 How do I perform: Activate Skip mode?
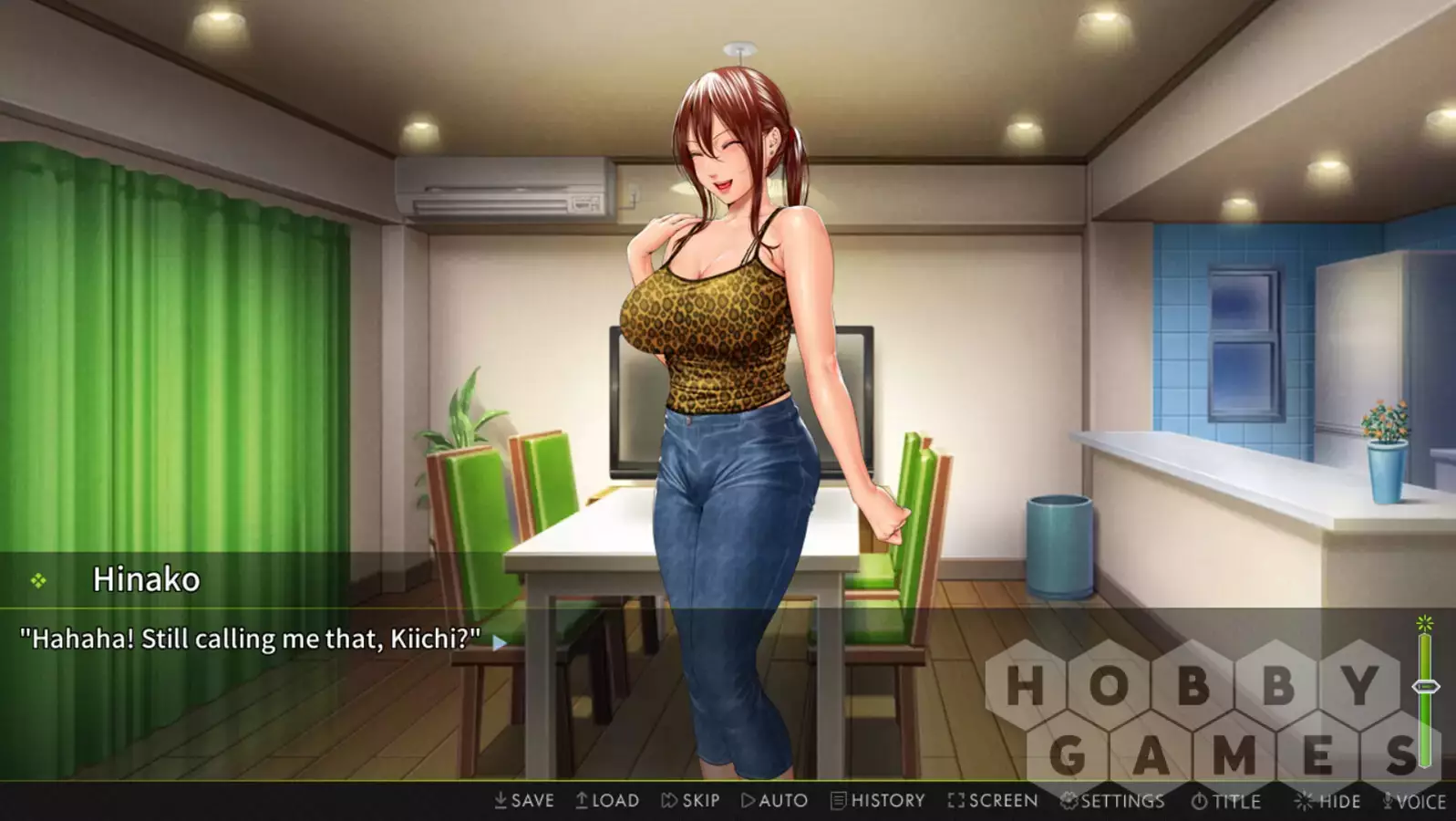coord(690,801)
